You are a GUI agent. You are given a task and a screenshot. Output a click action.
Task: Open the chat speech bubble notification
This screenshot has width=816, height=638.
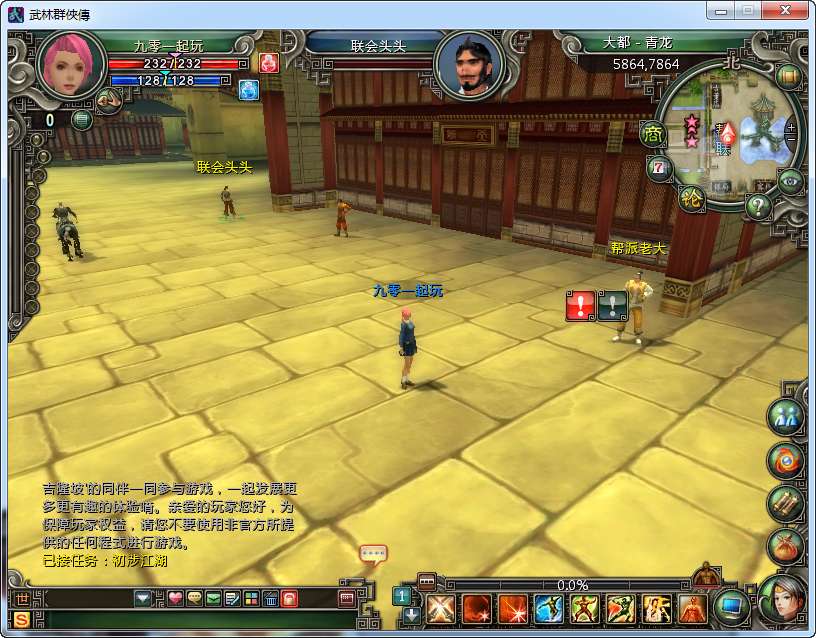(372, 553)
